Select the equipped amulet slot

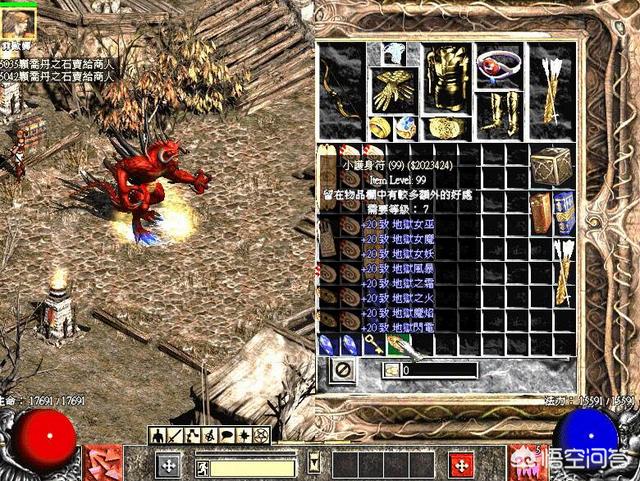click(494, 62)
